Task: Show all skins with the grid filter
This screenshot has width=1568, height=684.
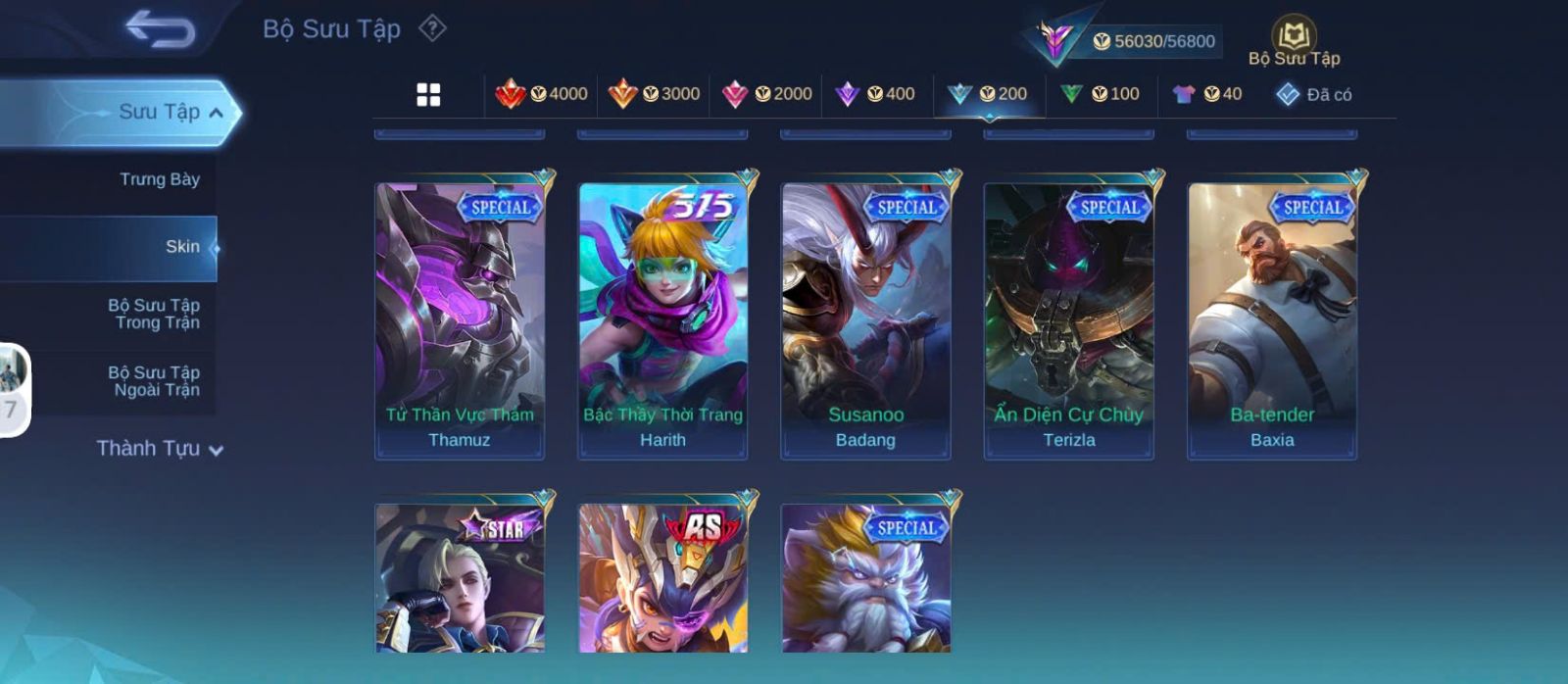Action: [x=428, y=95]
